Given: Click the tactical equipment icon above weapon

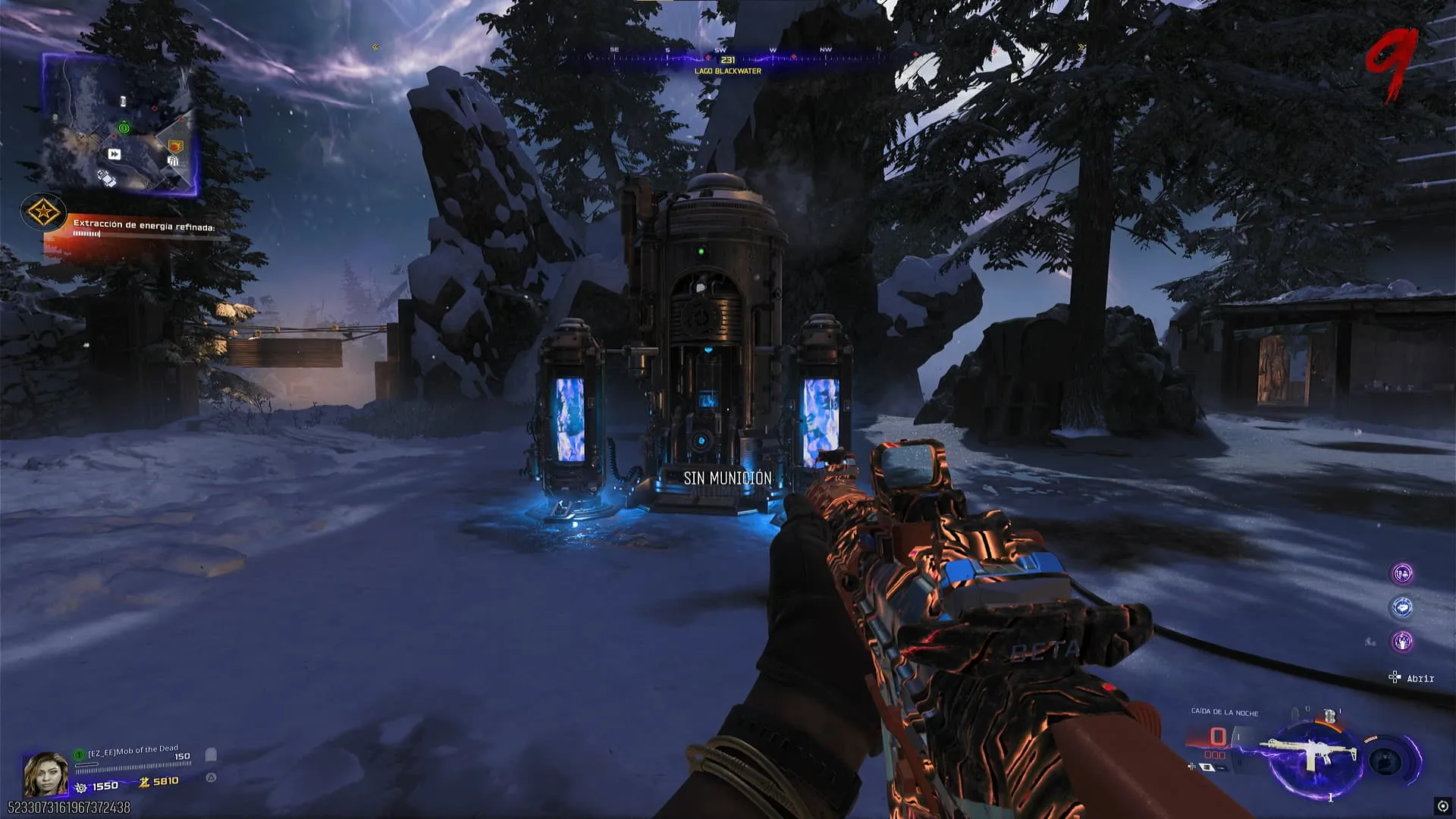Looking at the screenshot, I should (1329, 715).
